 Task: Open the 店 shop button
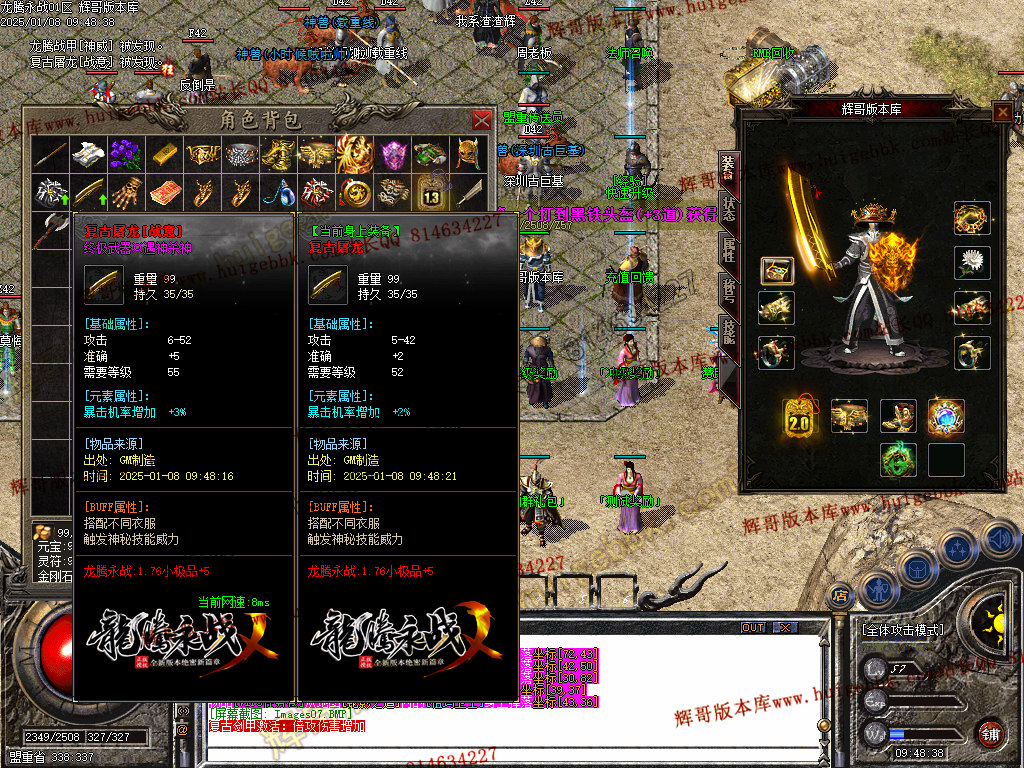pyautogui.click(x=839, y=596)
